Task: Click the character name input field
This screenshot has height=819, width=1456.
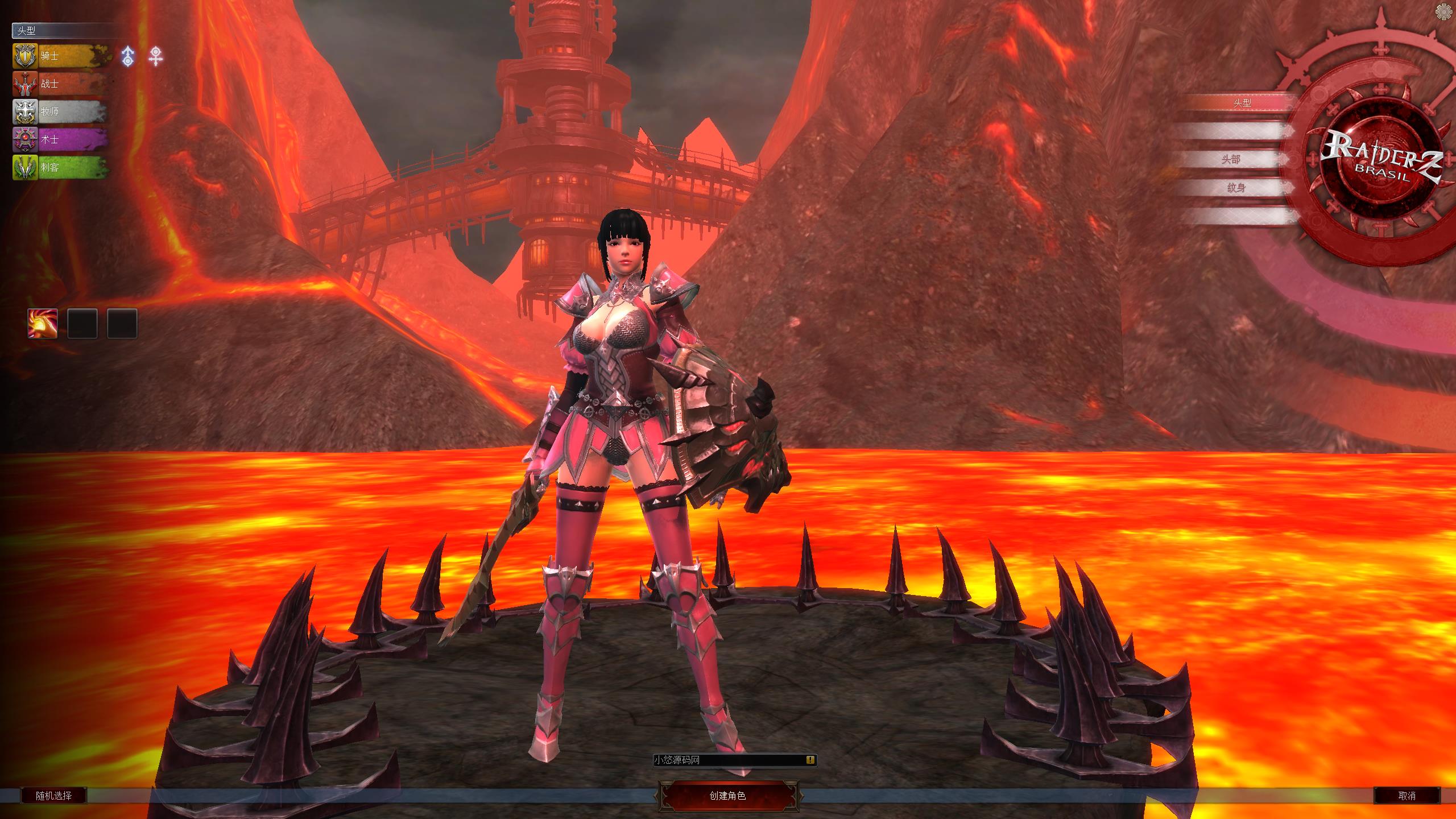Action: [x=728, y=760]
